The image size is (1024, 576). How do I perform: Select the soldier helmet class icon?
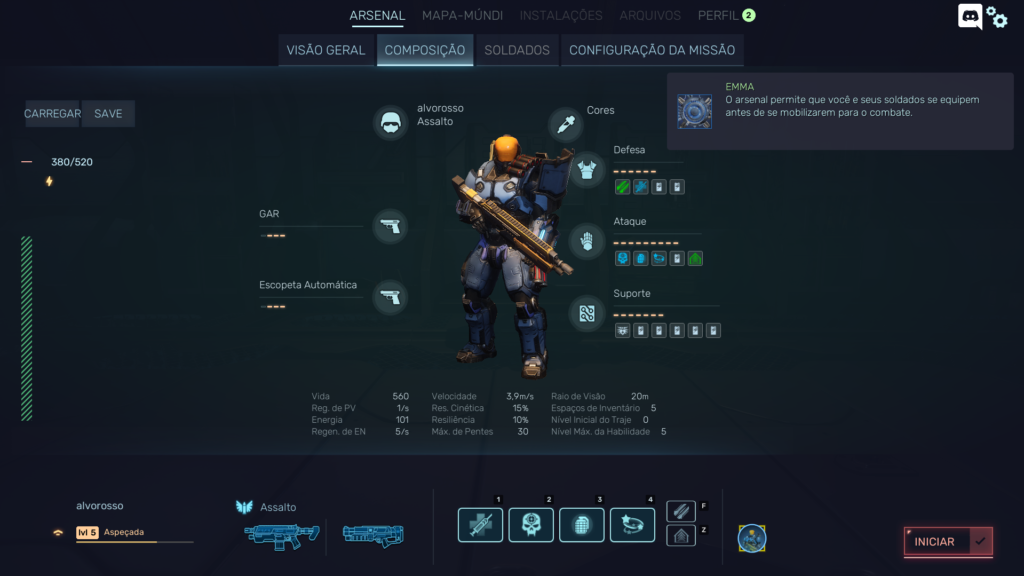391,123
